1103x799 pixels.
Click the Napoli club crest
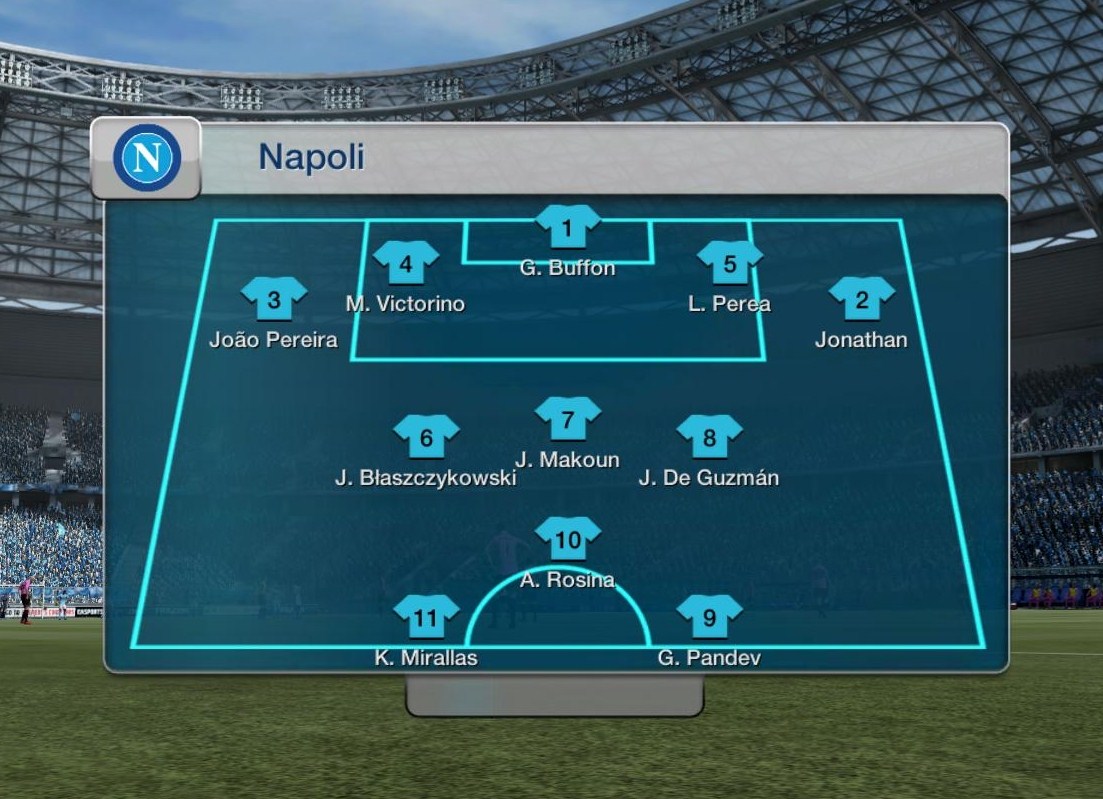147,158
